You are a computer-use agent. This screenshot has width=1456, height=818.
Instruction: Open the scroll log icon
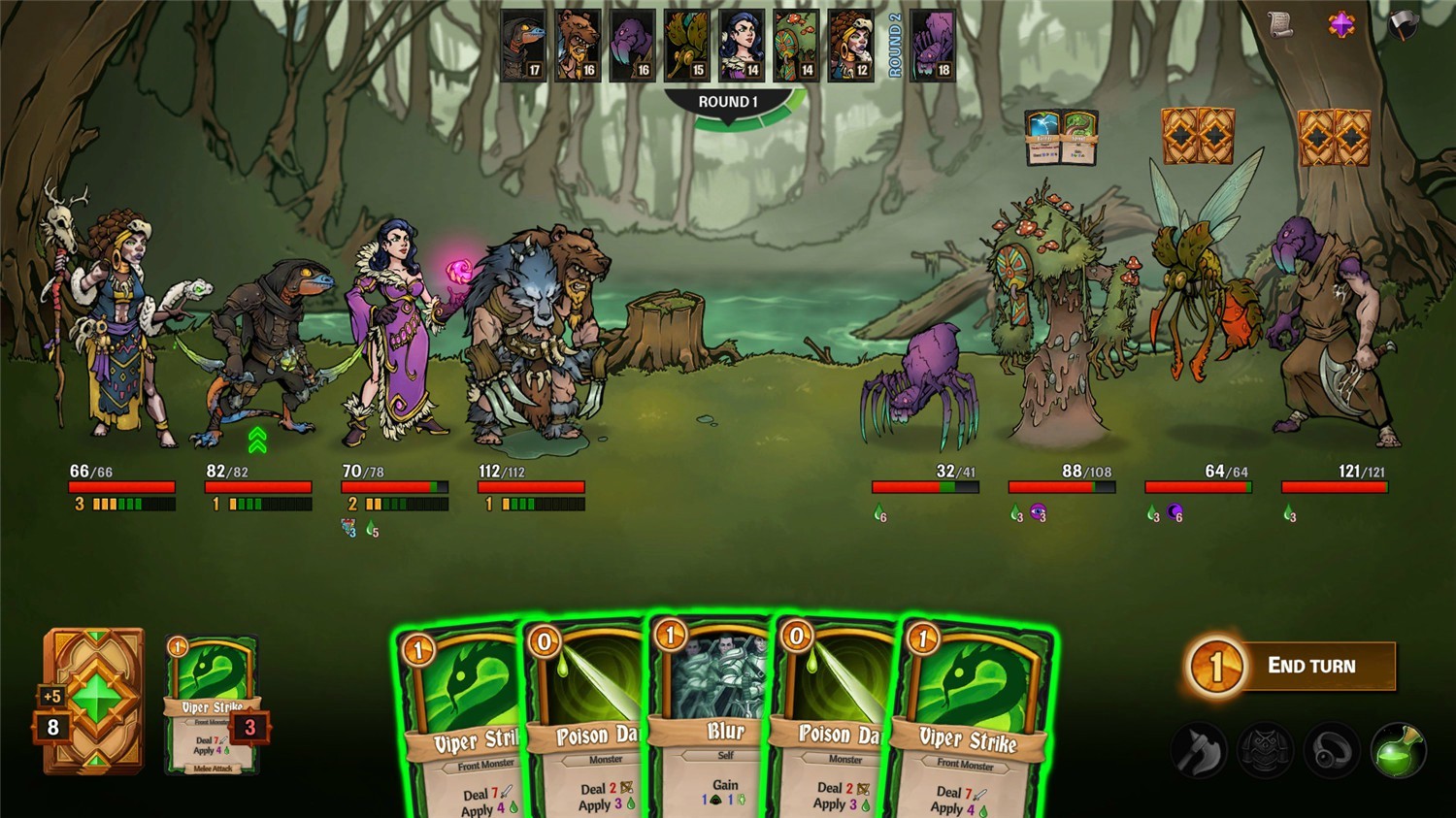coord(1281,25)
